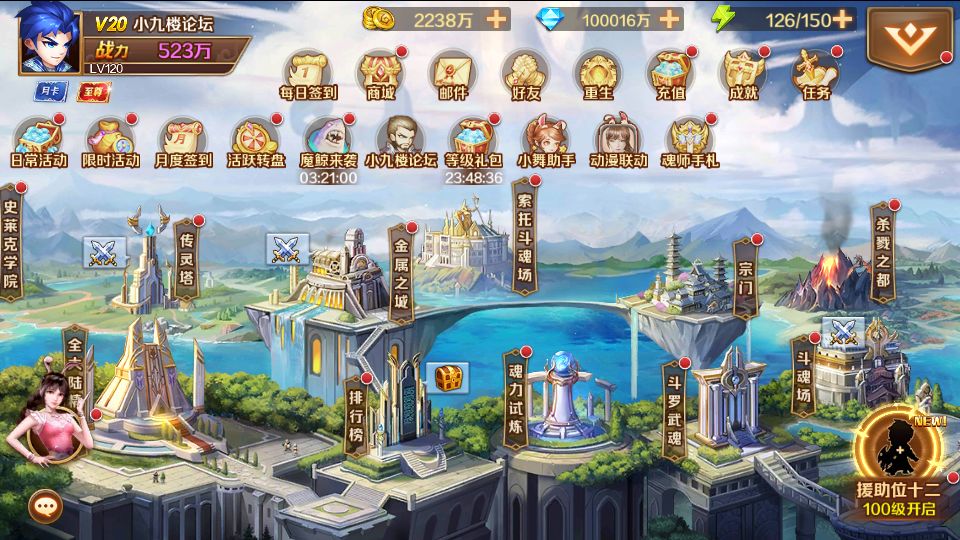View the 成就 achievements
The width and height of the screenshot is (960, 540).
pyautogui.click(x=742, y=72)
